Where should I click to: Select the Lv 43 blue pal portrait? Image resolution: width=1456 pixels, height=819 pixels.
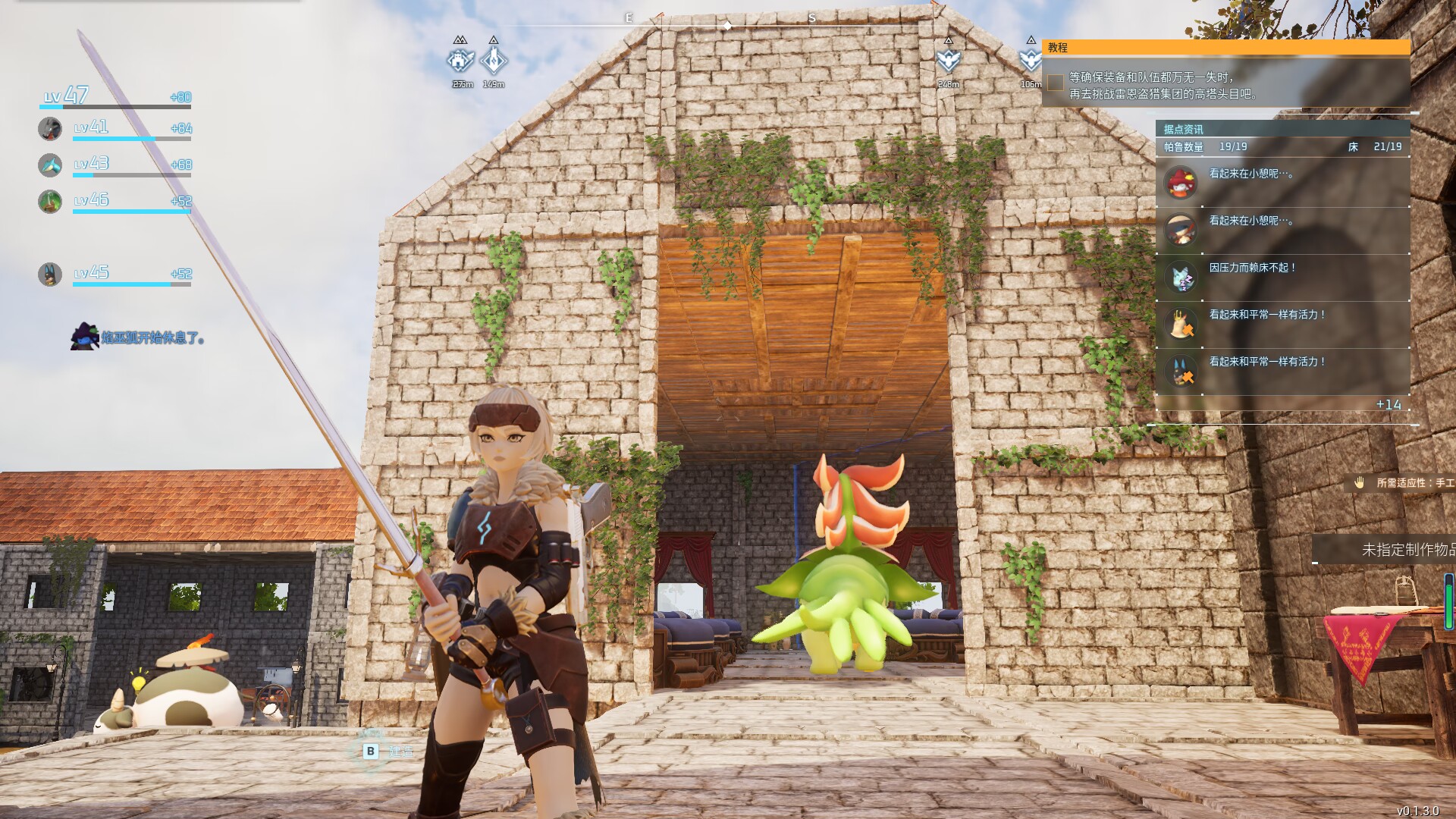click(50, 165)
